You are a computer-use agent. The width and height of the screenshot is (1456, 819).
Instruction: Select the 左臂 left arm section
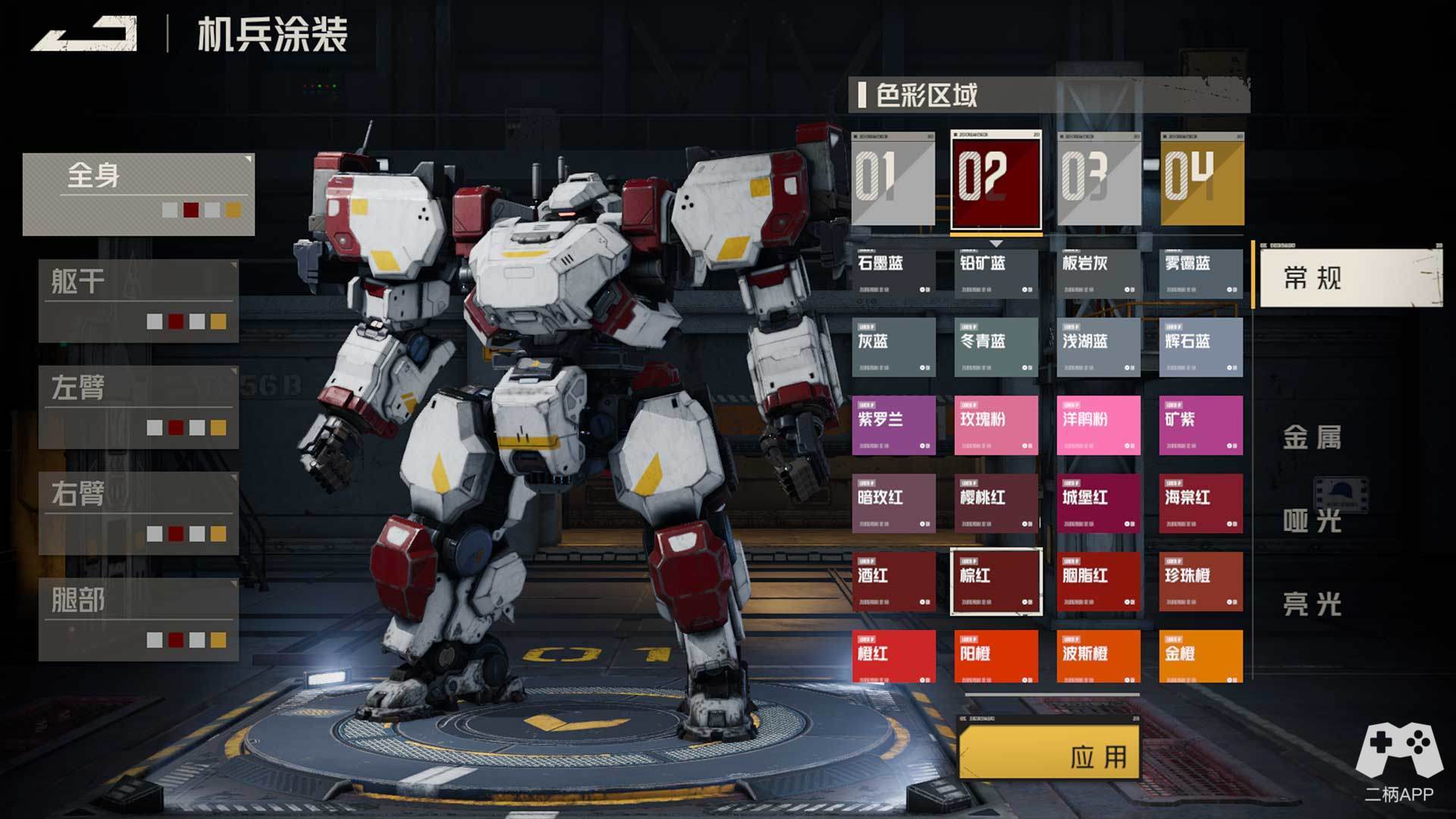139,407
